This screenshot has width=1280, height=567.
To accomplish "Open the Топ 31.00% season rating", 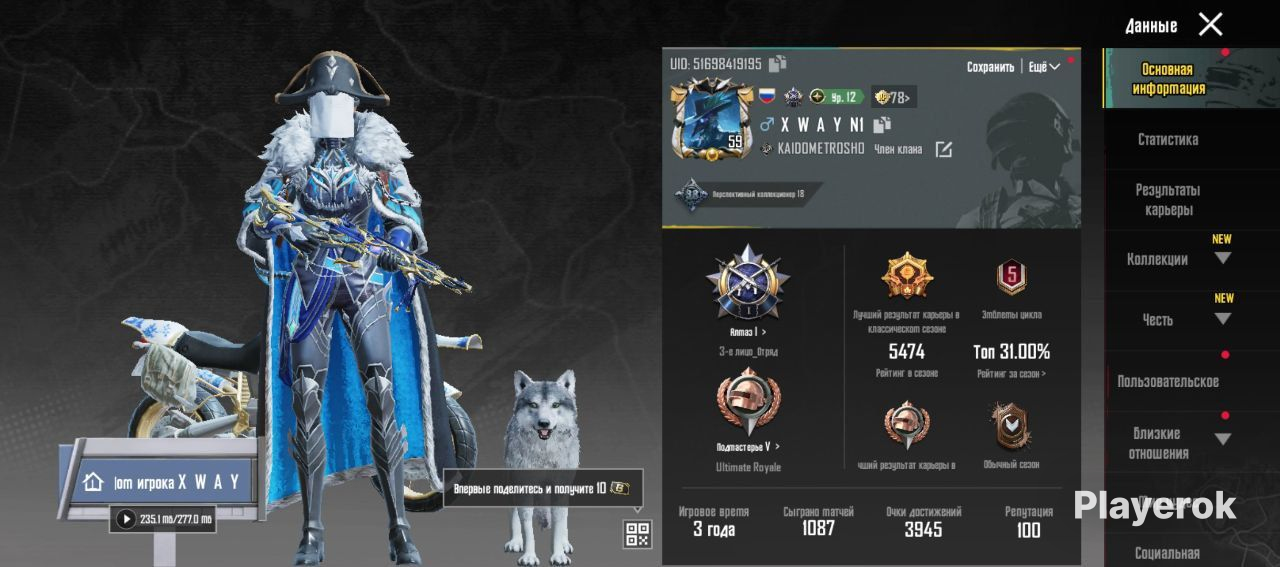I will pyautogui.click(x=1011, y=352).
